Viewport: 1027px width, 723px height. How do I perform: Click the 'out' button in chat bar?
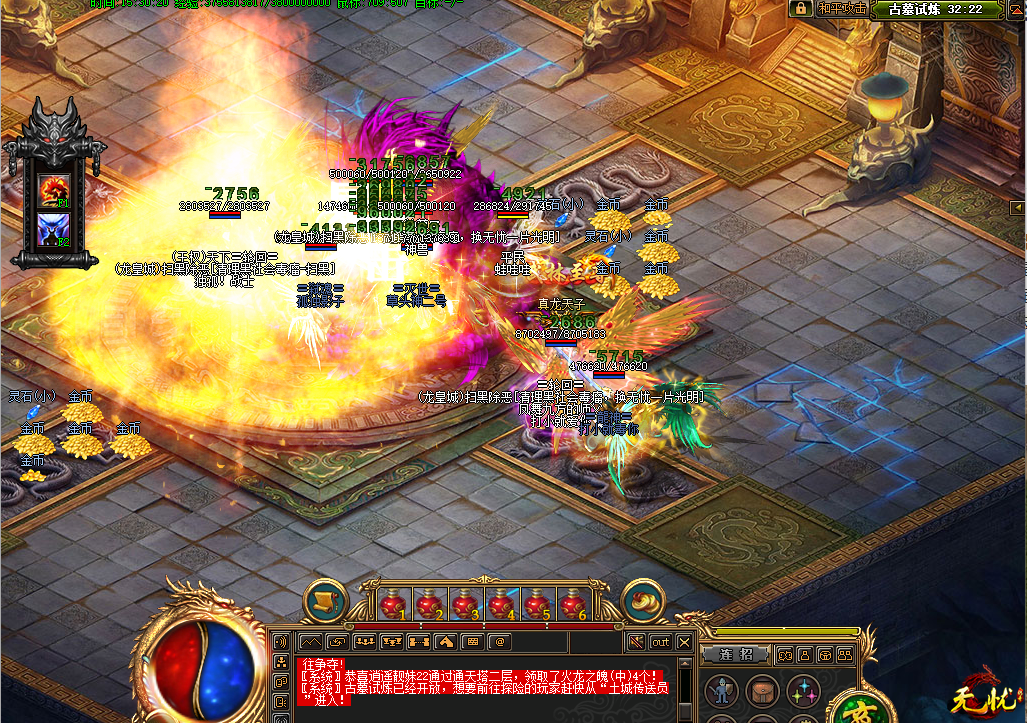[660, 641]
